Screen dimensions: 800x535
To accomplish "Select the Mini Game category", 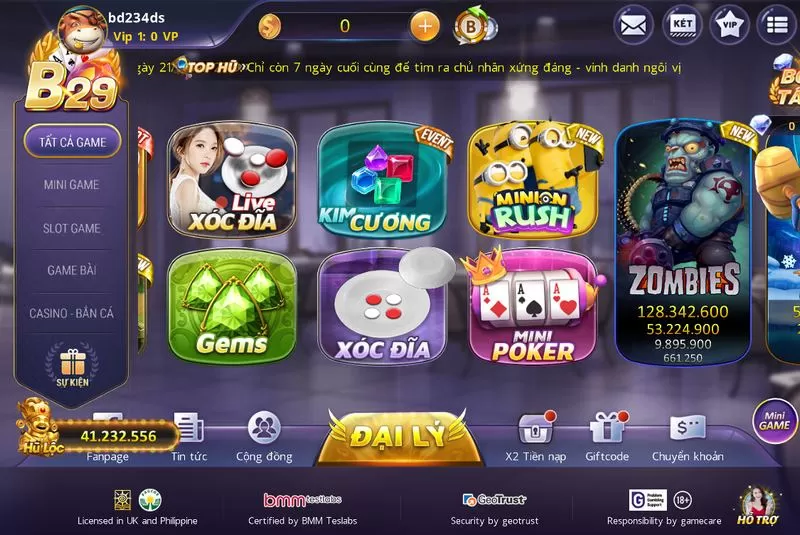I will click(x=72, y=185).
